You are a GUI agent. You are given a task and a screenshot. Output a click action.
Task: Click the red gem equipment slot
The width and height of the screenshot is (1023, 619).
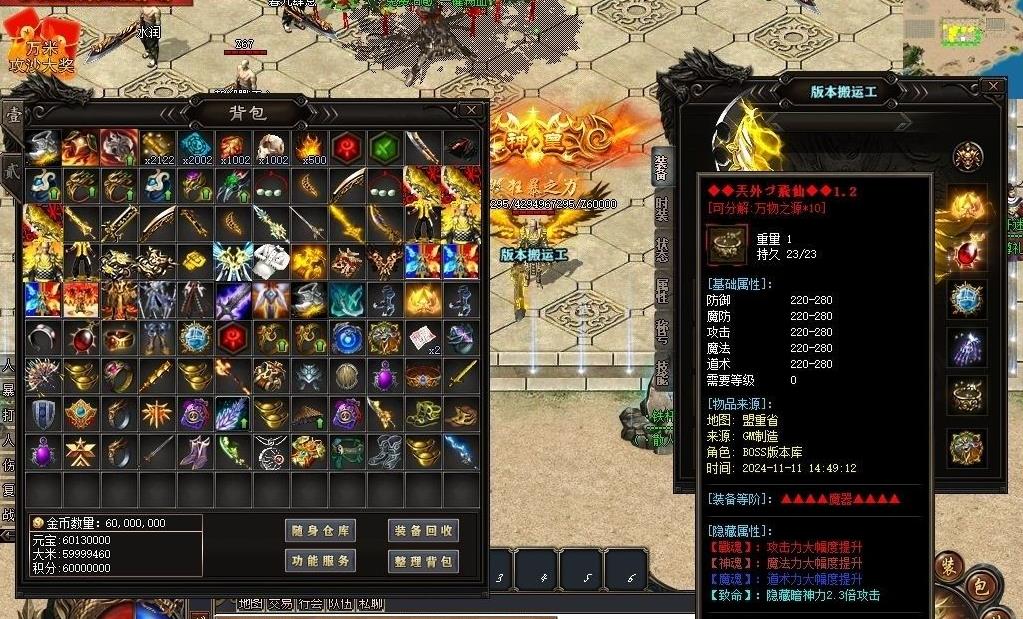967,252
